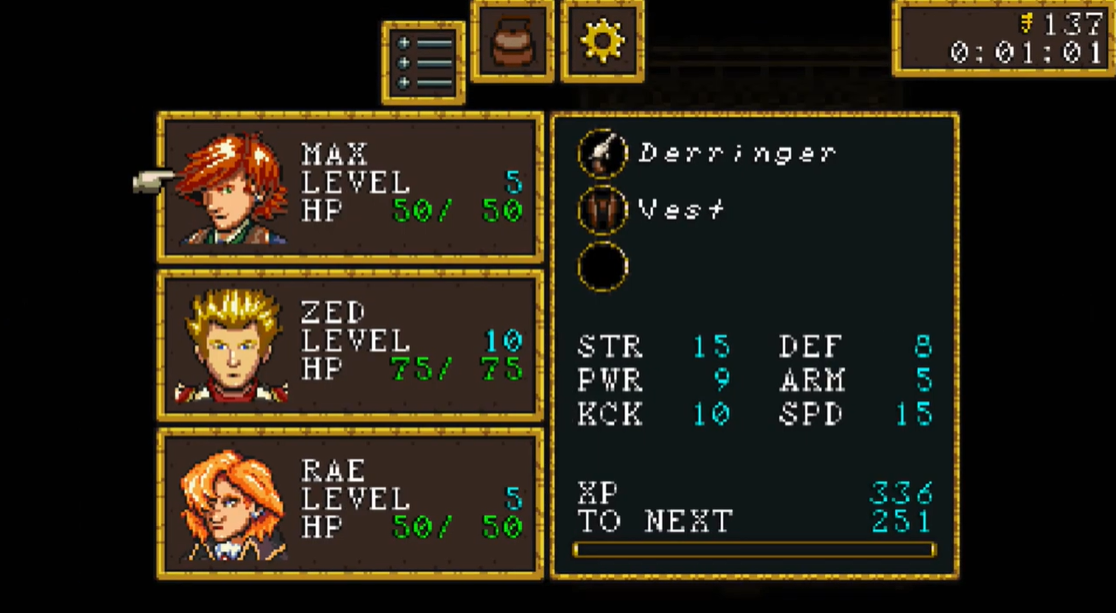The image size is (1116, 613).
Task: Select the Derringer weapon slot
Action: (x=603, y=154)
